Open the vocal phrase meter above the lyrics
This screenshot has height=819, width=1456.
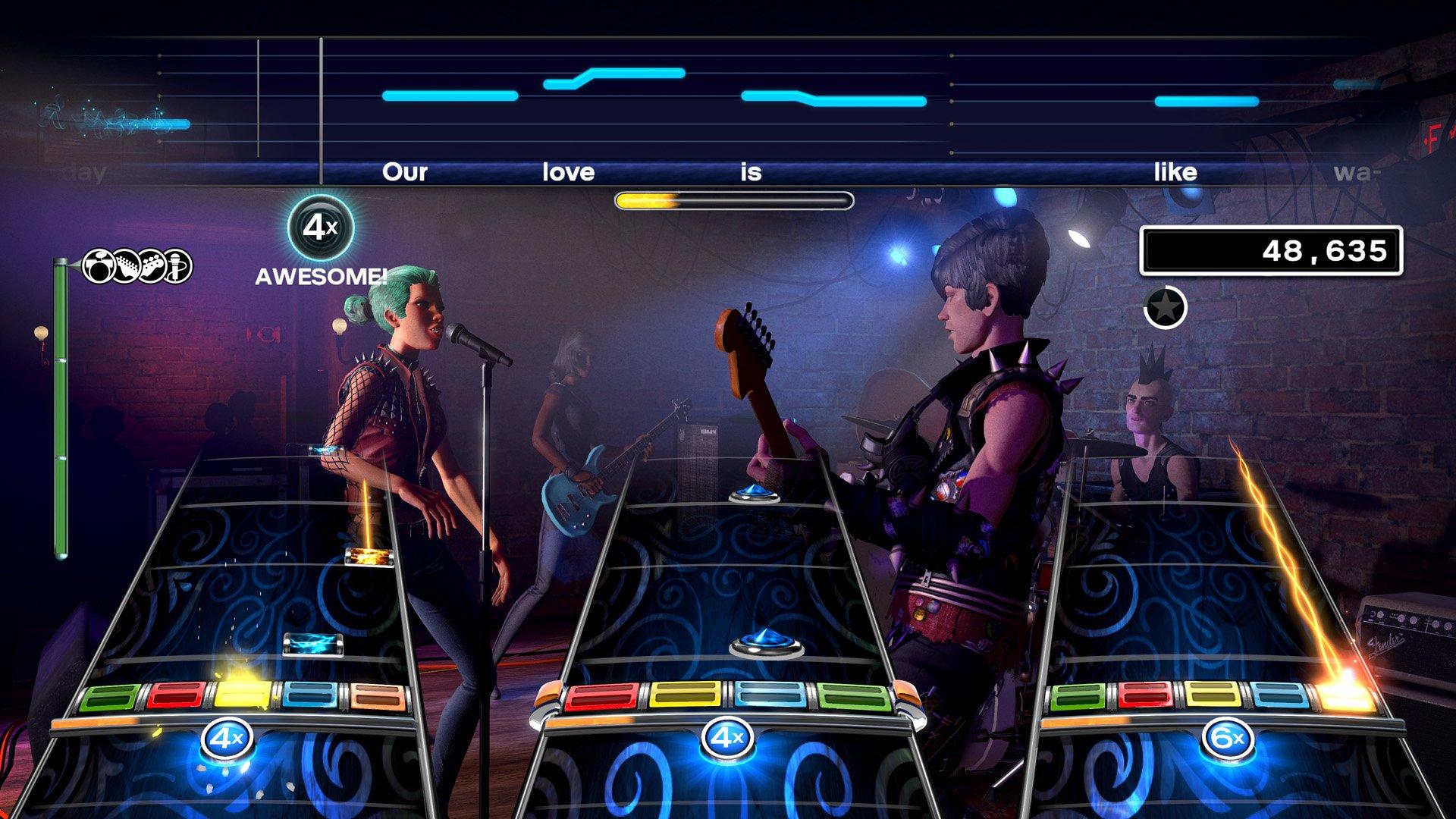tap(734, 199)
